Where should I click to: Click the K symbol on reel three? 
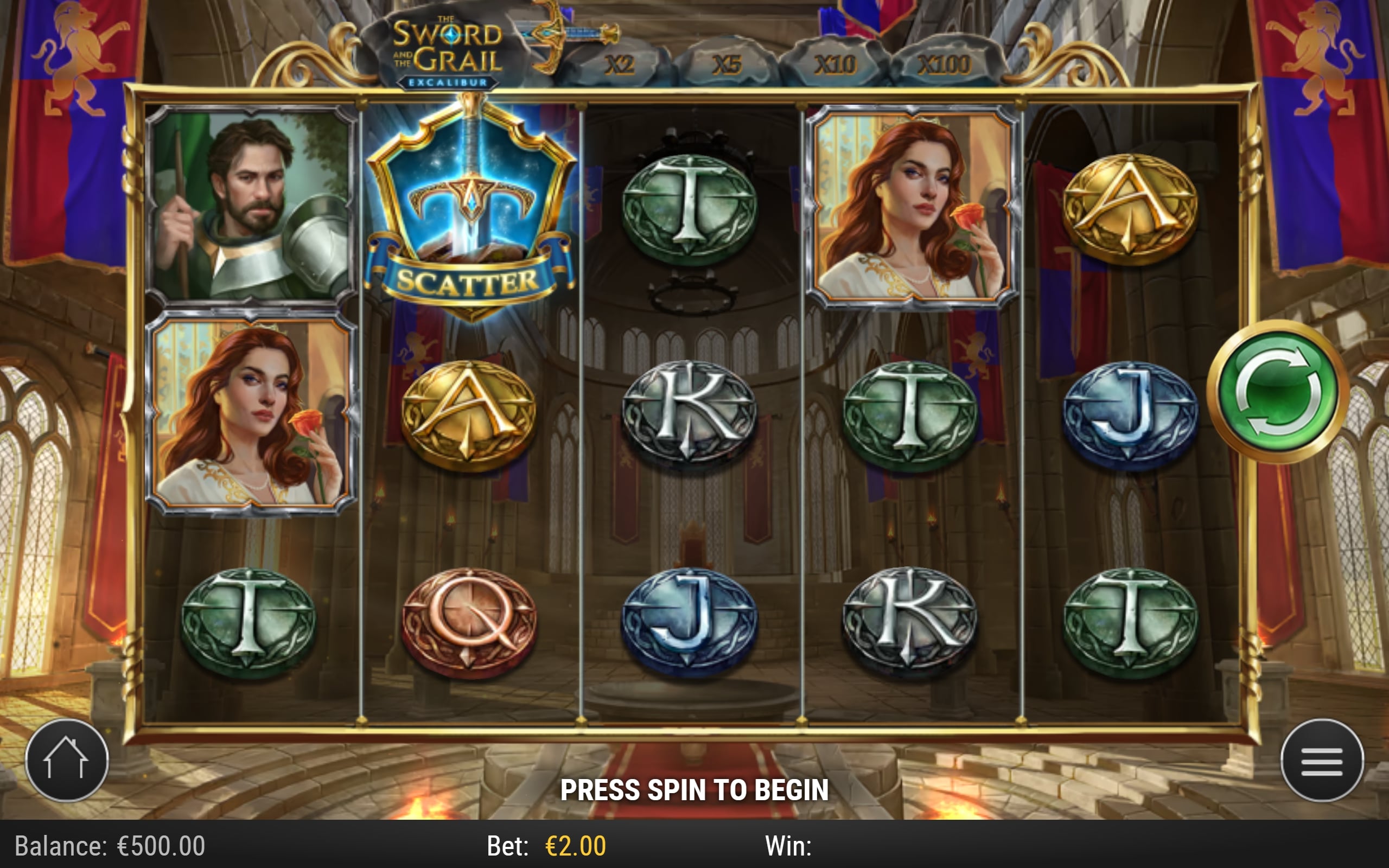(x=687, y=411)
